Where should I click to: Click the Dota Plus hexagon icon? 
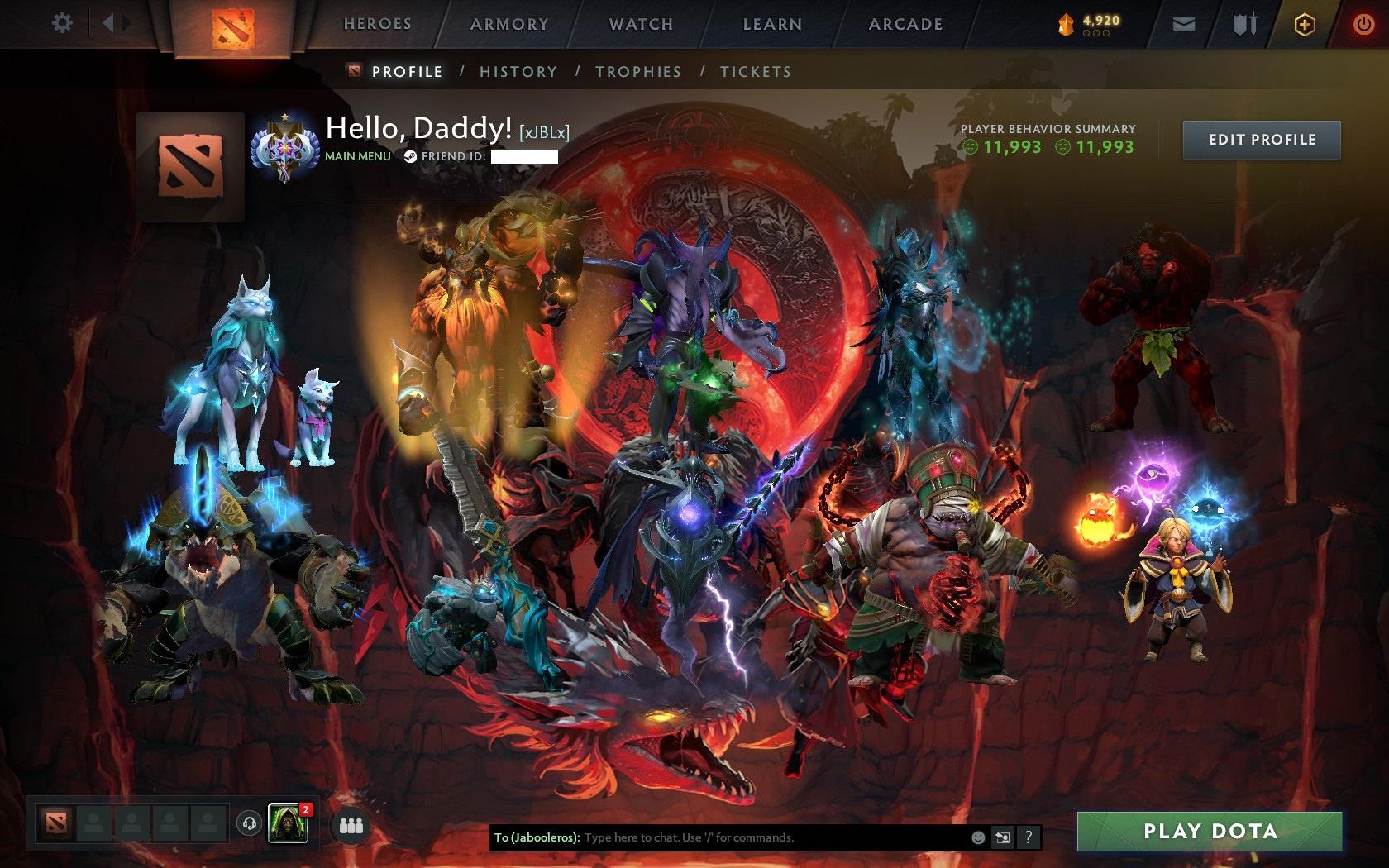point(1305,25)
